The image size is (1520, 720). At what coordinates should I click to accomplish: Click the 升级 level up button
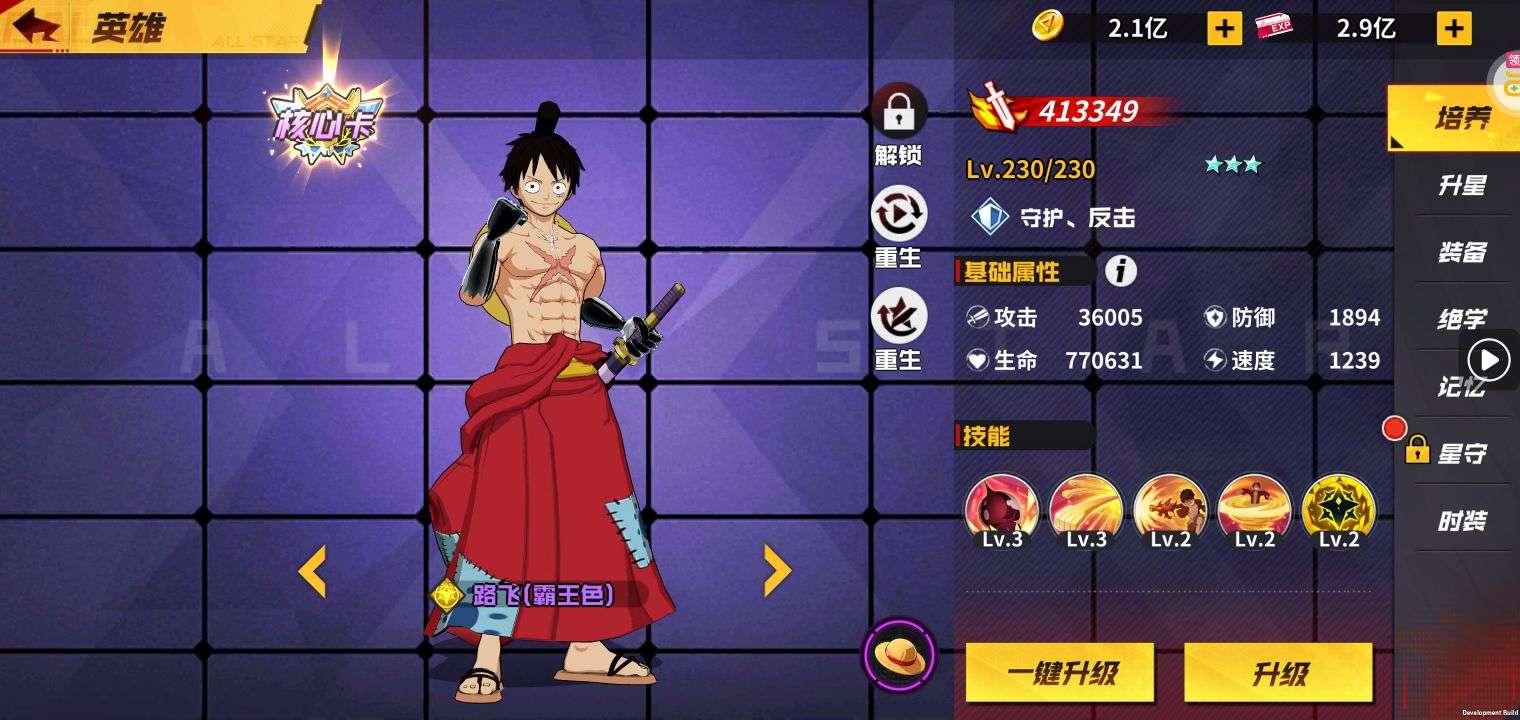pos(1278,673)
